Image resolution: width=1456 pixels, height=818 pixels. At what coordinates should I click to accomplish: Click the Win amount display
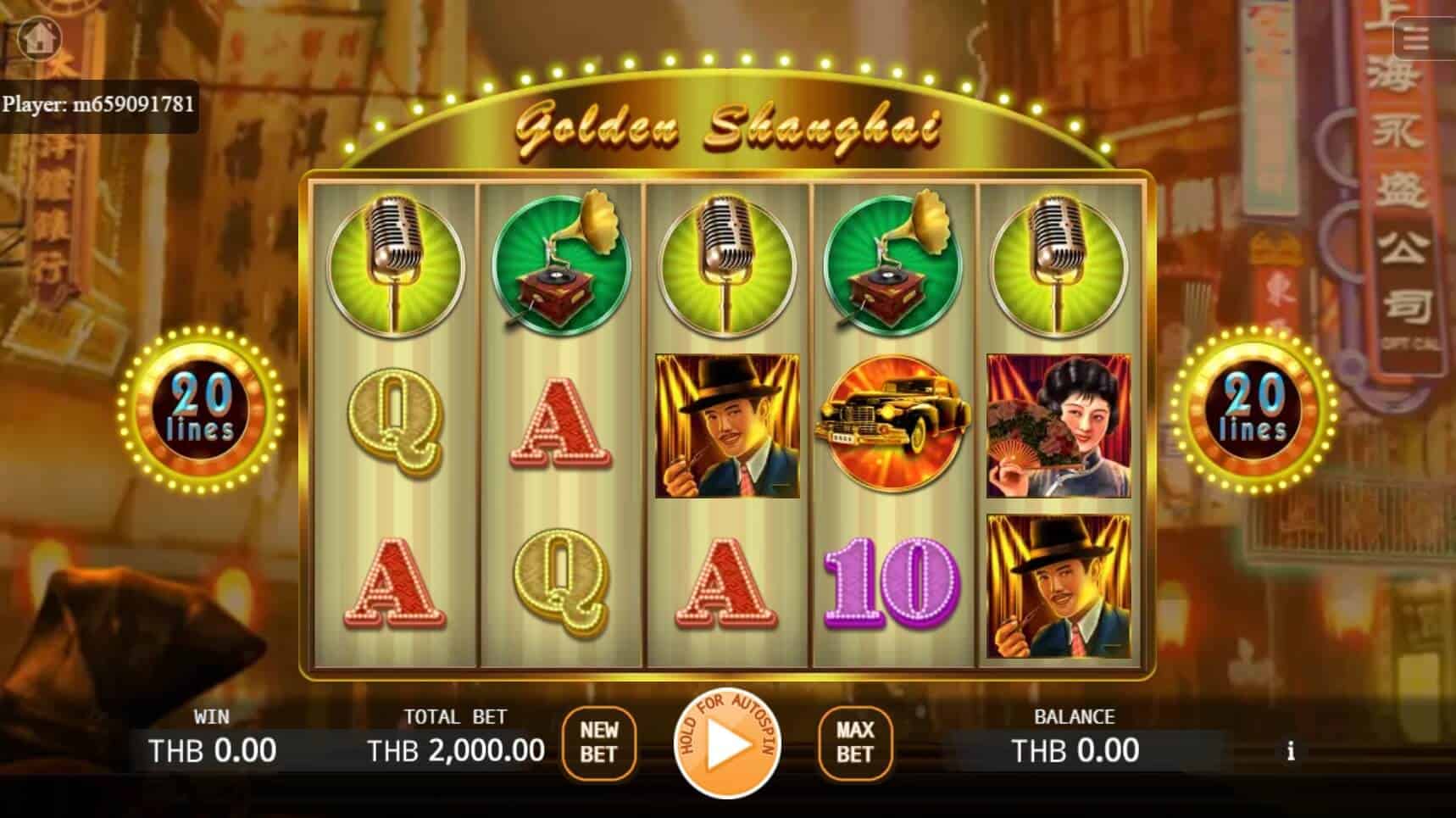(213, 749)
